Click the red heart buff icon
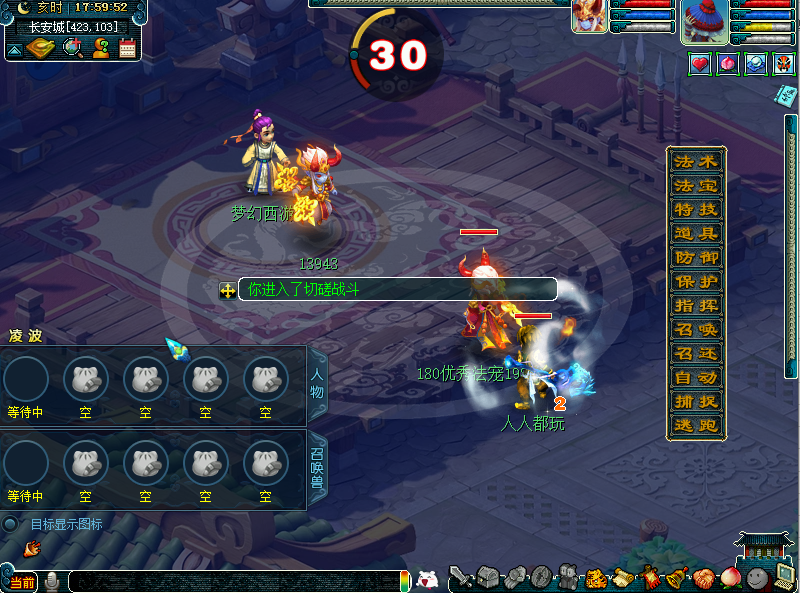The width and height of the screenshot is (800, 593). click(700, 64)
